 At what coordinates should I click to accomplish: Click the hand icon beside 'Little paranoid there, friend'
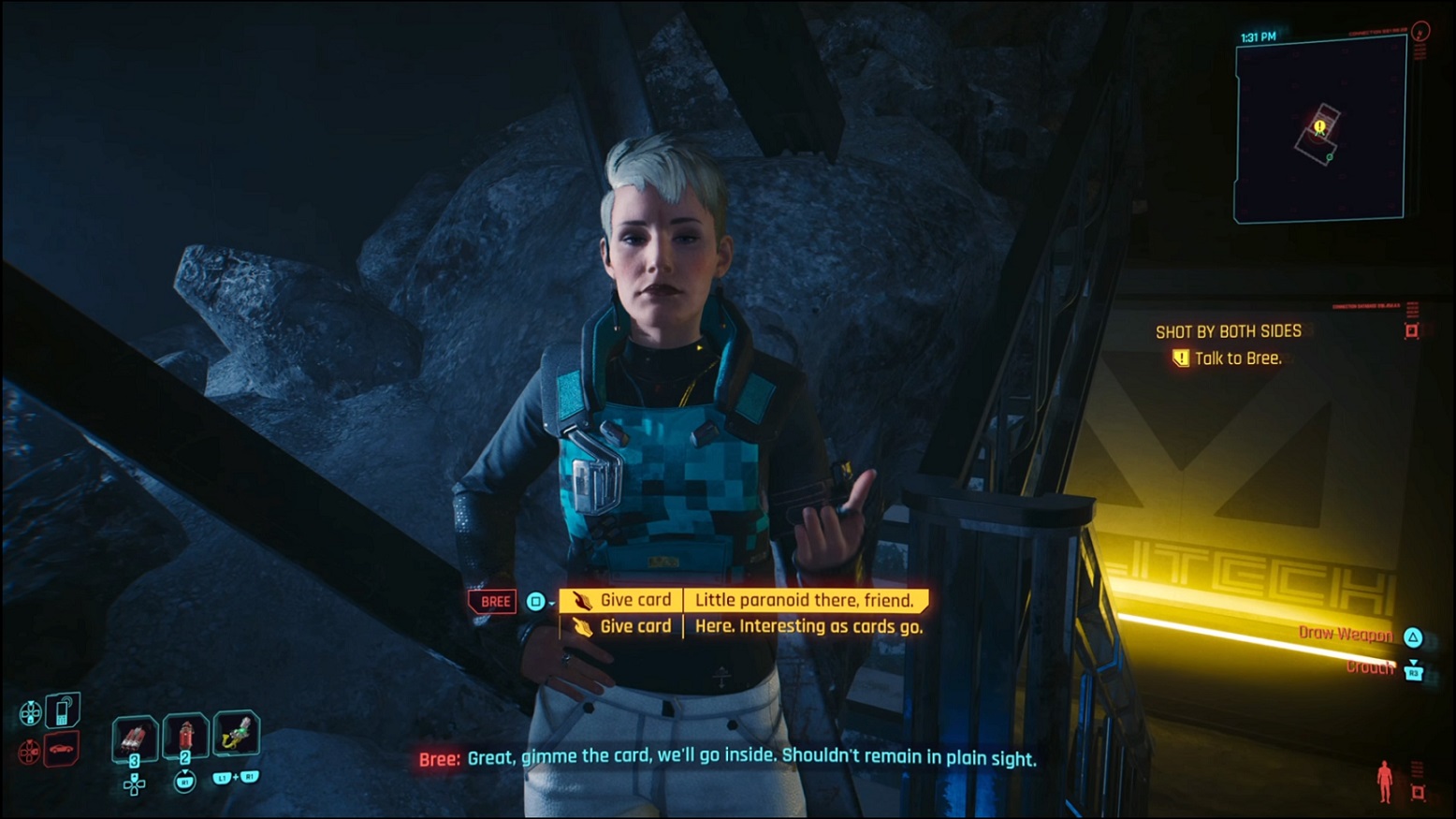tap(582, 600)
